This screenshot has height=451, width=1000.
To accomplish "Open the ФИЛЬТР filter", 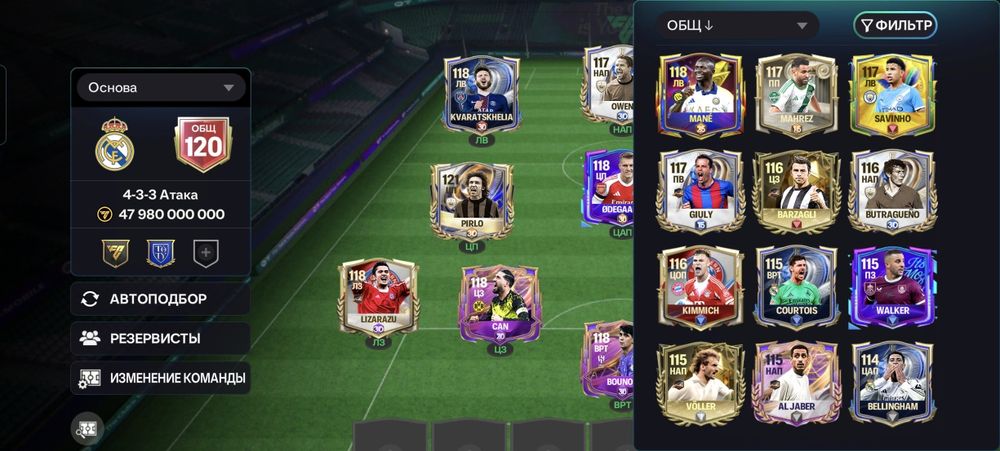I will coord(895,26).
